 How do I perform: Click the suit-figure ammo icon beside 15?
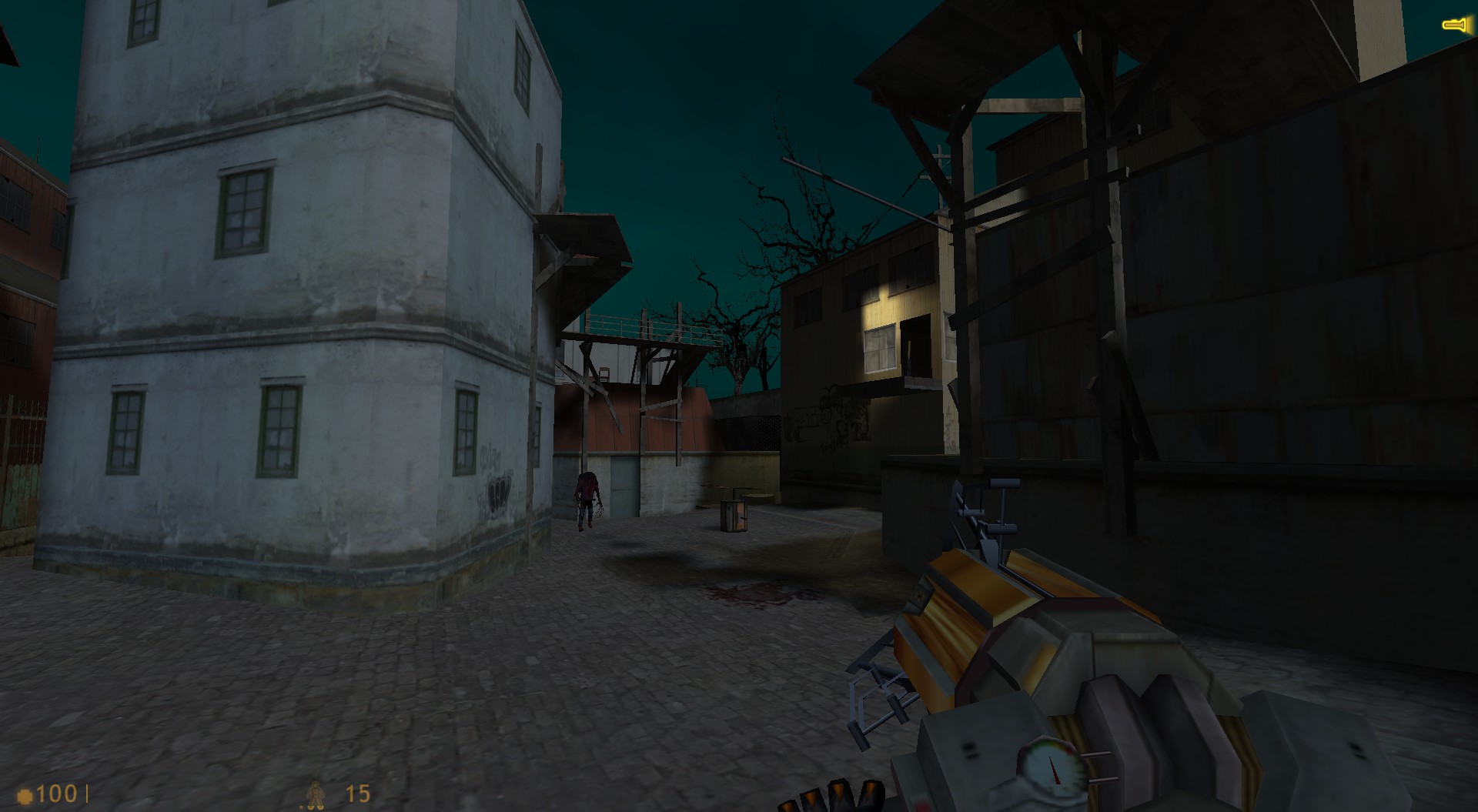click(315, 793)
